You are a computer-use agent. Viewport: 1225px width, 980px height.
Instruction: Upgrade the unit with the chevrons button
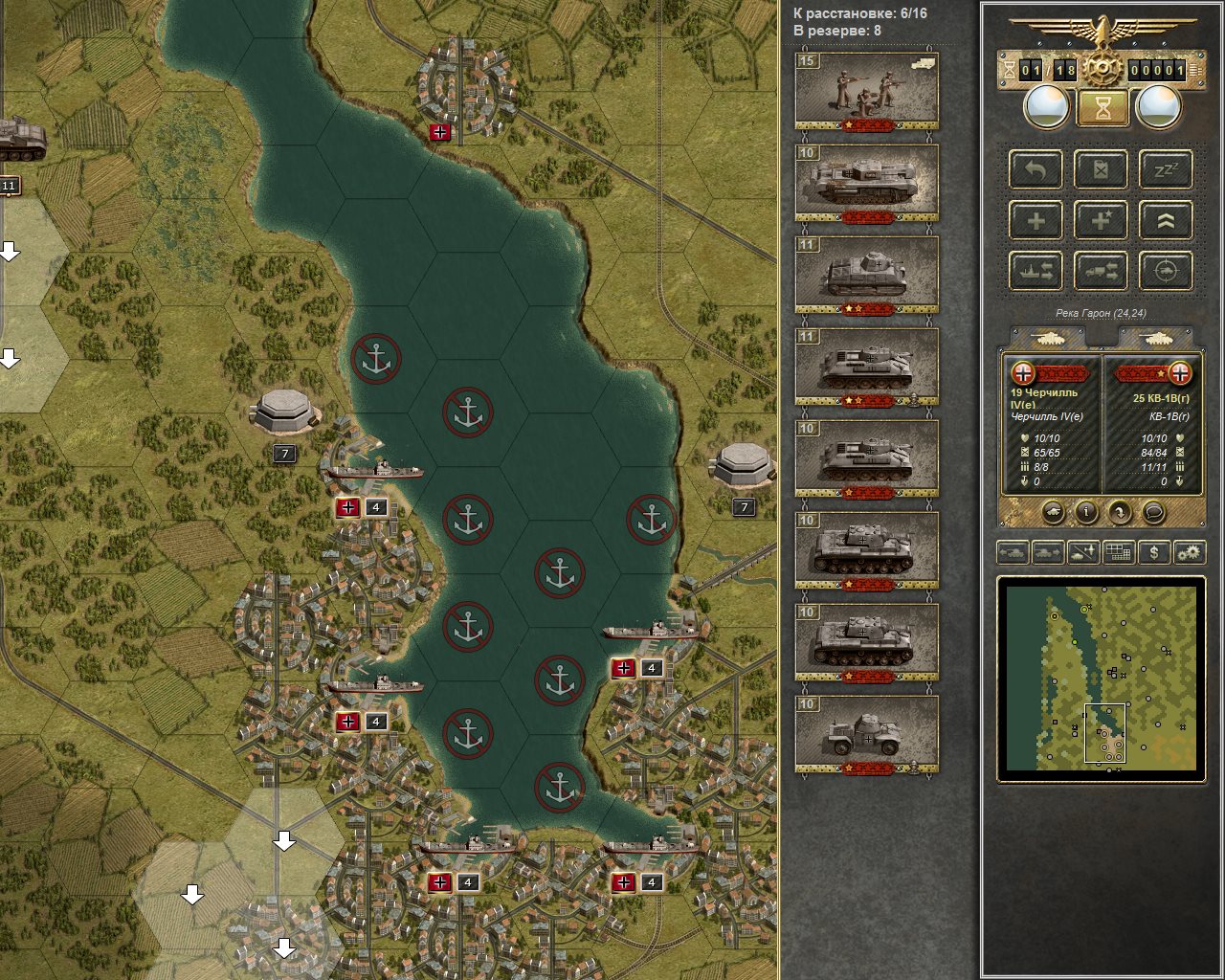(x=1166, y=221)
